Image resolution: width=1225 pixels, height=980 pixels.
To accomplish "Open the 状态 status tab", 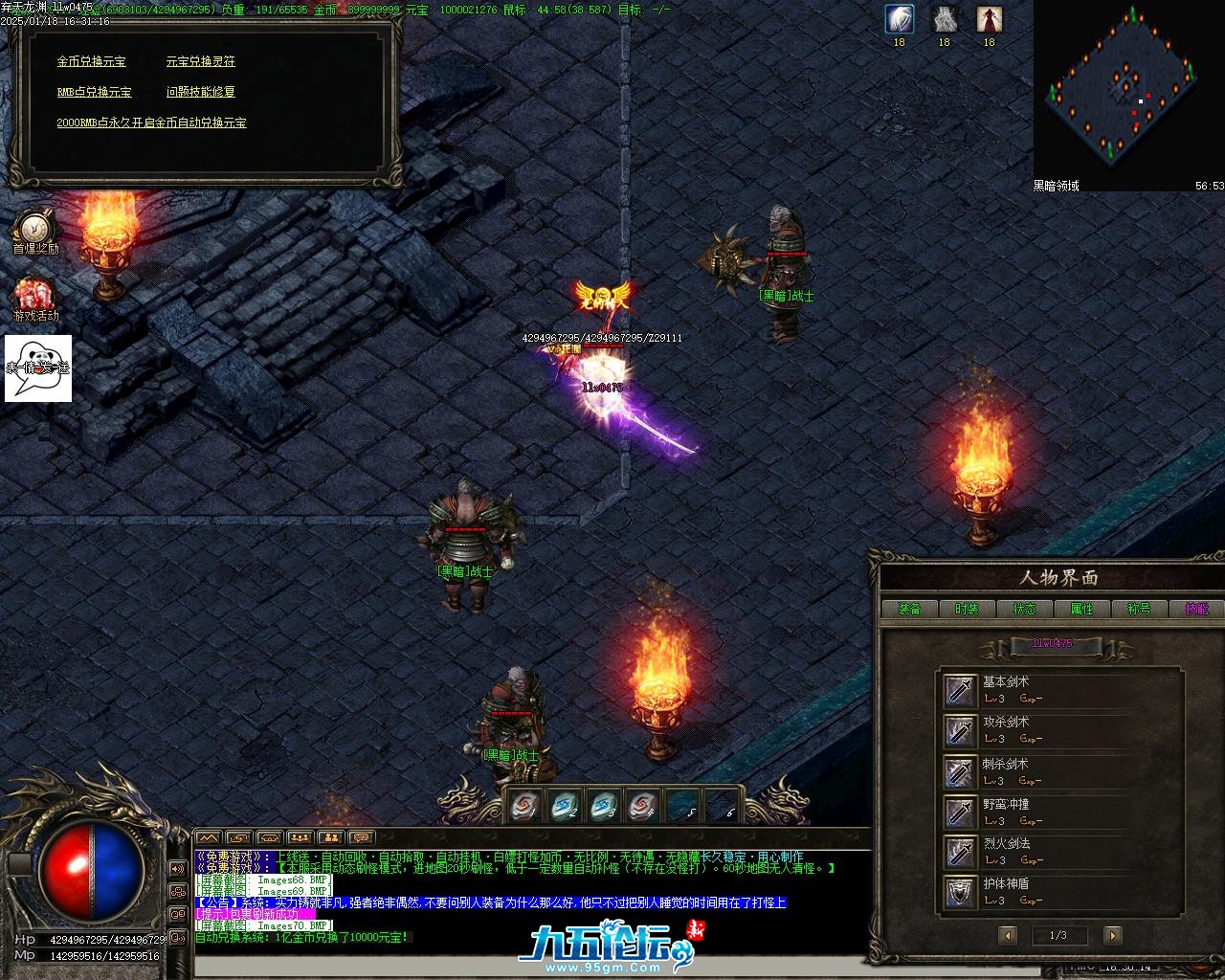I will click(x=1024, y=609).
